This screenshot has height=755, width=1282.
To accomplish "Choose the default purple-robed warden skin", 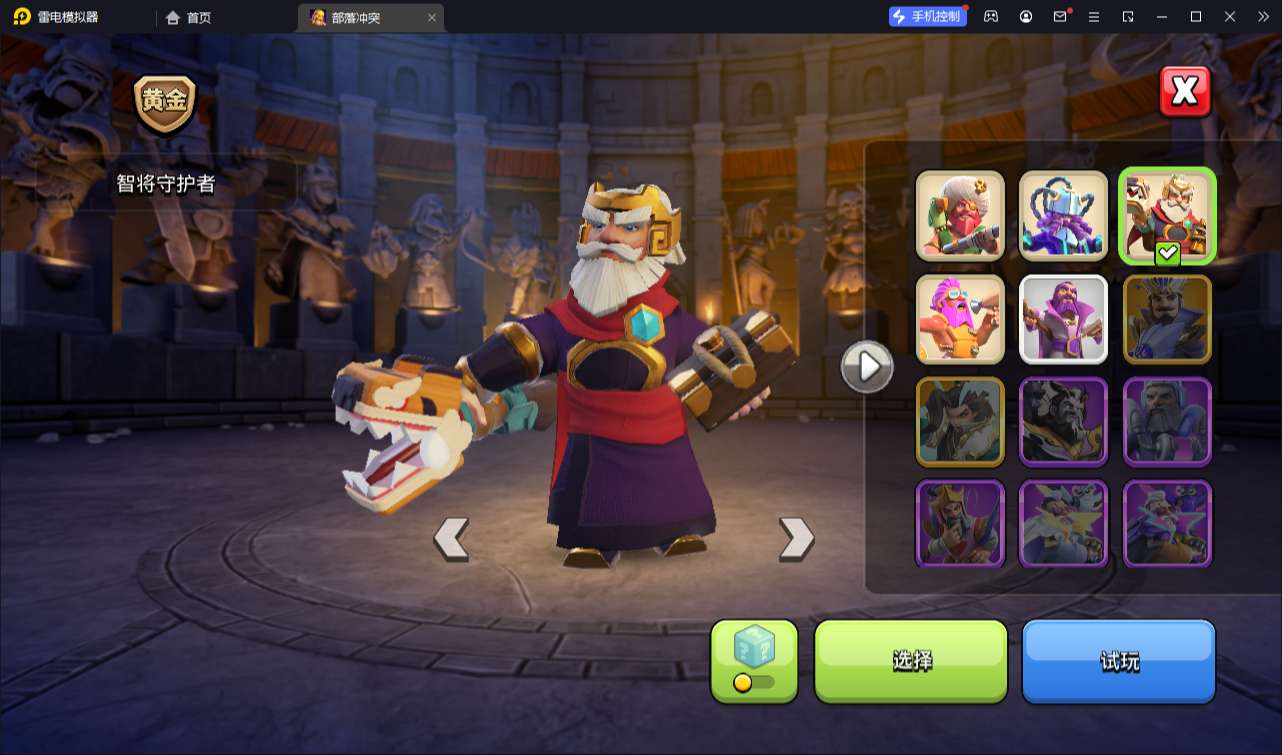I will 1063,319.
